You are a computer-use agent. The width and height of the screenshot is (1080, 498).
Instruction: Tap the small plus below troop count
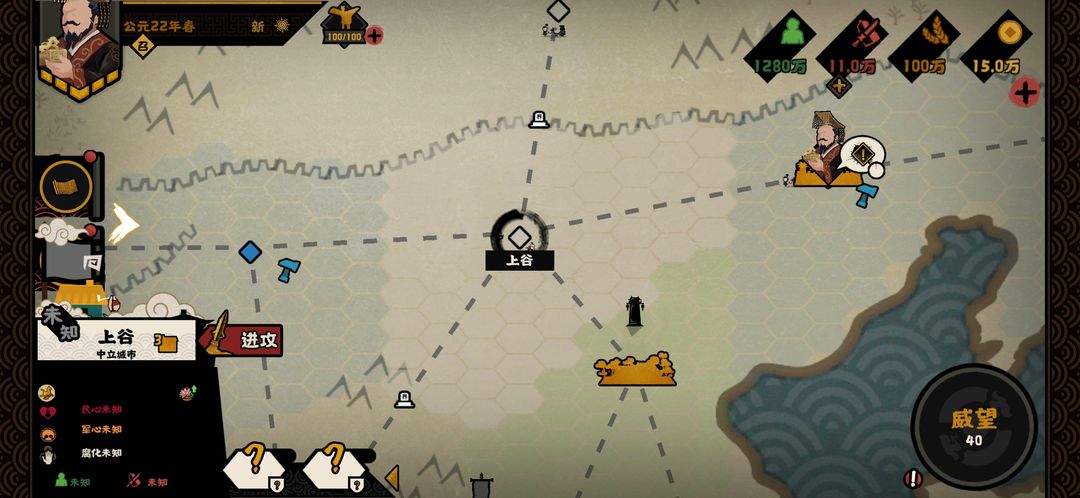tap(839, 86)
